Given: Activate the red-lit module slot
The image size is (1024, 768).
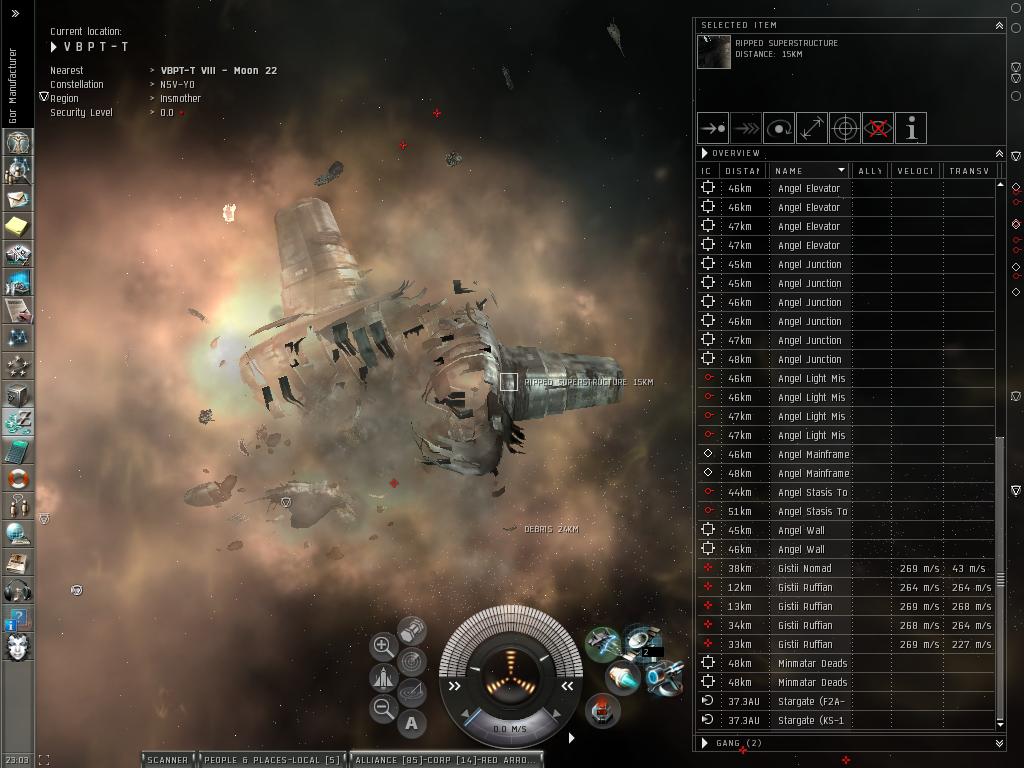Looking at the screenshot, I should pyautogui.click(x=601, y=710).
